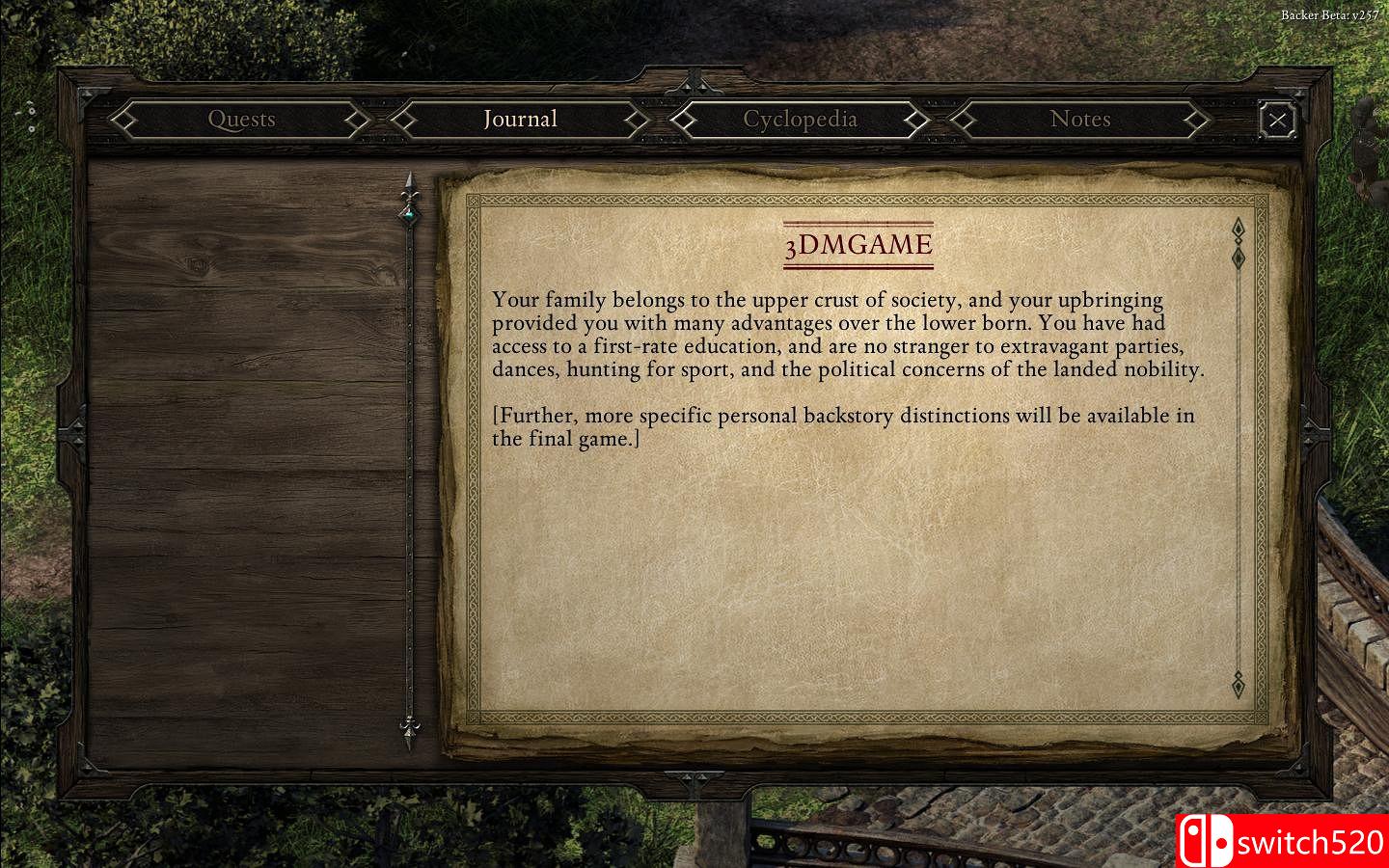This screenshot has width=1389, height=868.
Task: Switch to the Cyclopedia tab
Action: 799,120
